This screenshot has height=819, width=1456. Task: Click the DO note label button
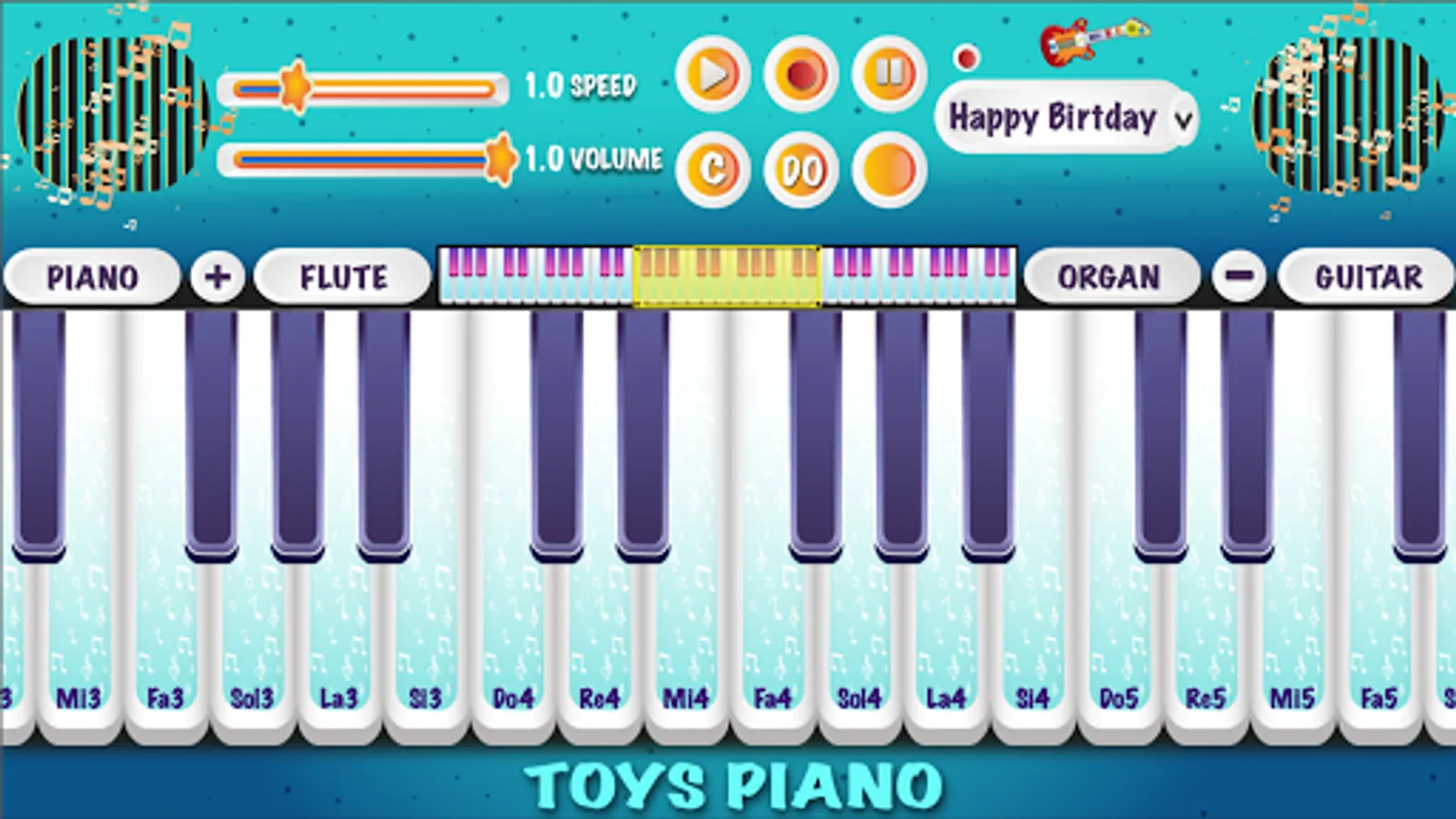pos(800,170)
